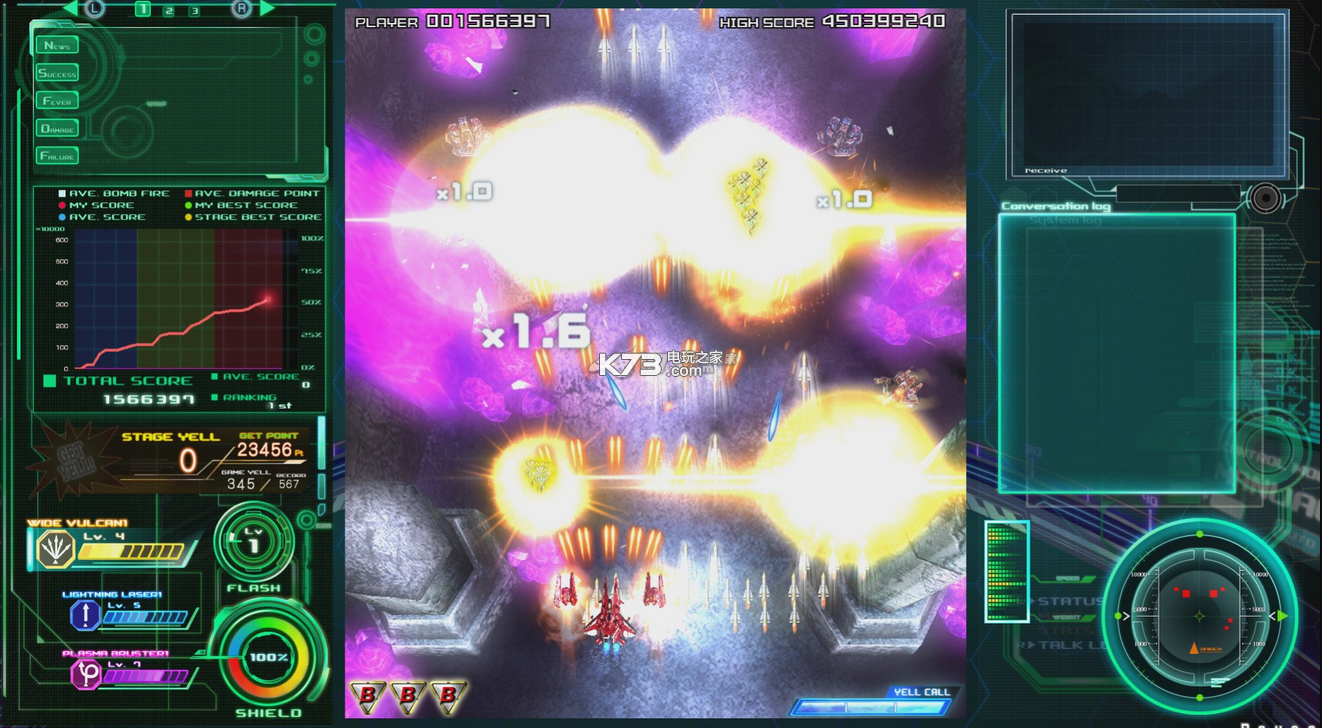Click the Flash level gauge

pyautogui.click(x=253, y=543)
